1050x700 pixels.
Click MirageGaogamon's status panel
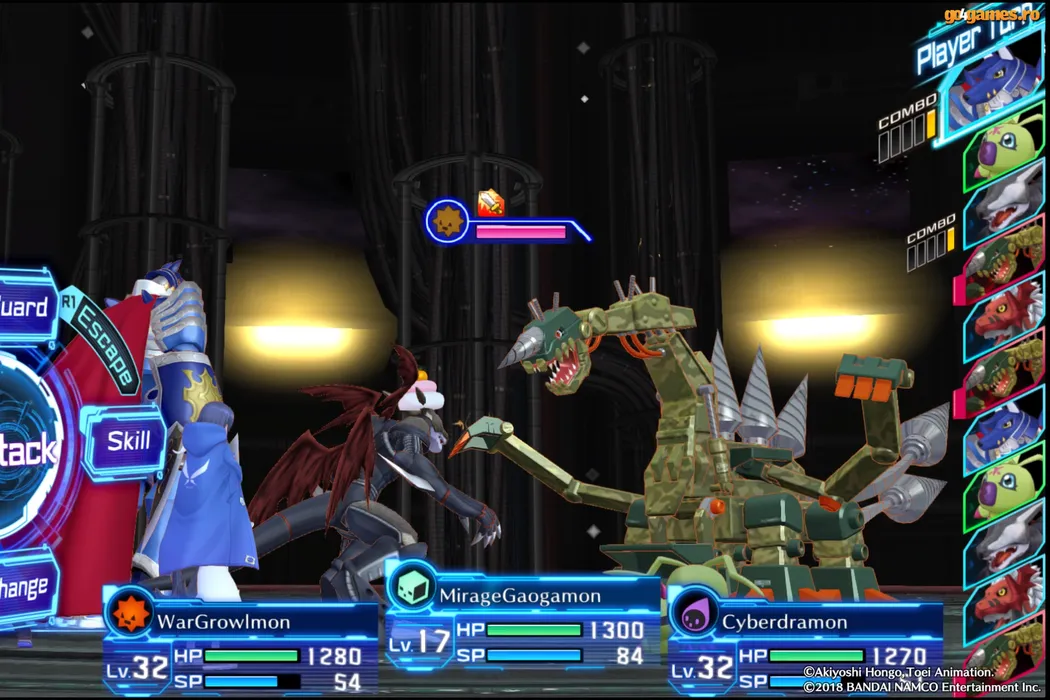[522, 627]
